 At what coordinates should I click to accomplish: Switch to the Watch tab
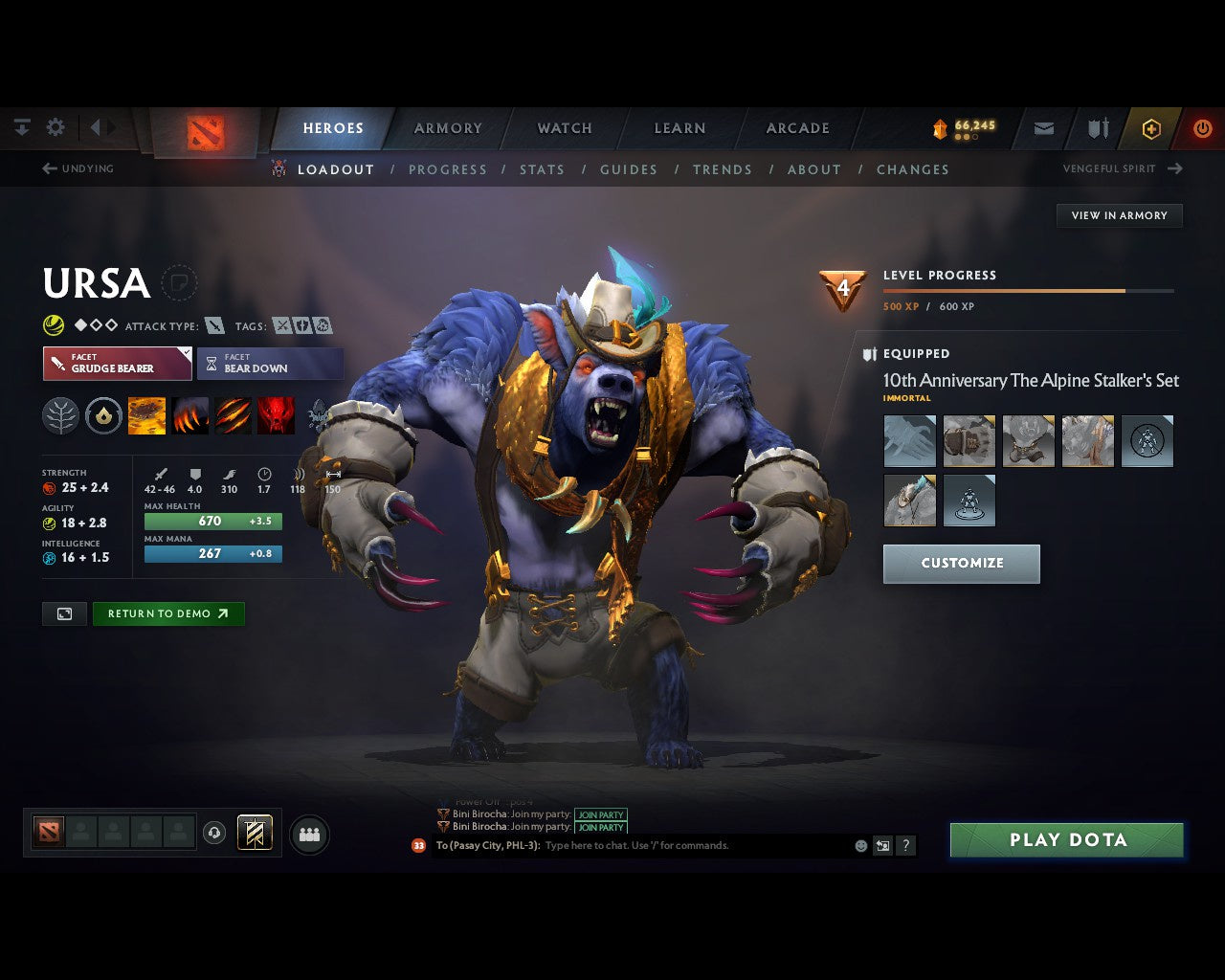click(x=565, y=128)
